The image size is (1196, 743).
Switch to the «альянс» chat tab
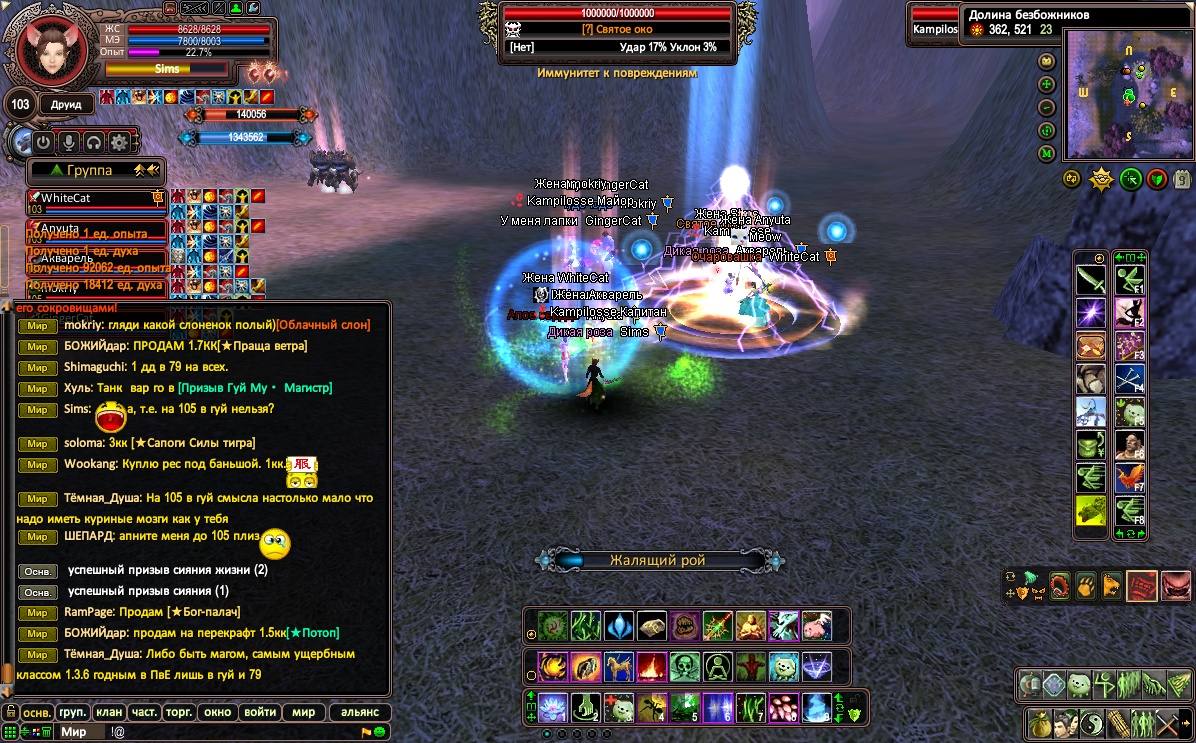[360, 712]
